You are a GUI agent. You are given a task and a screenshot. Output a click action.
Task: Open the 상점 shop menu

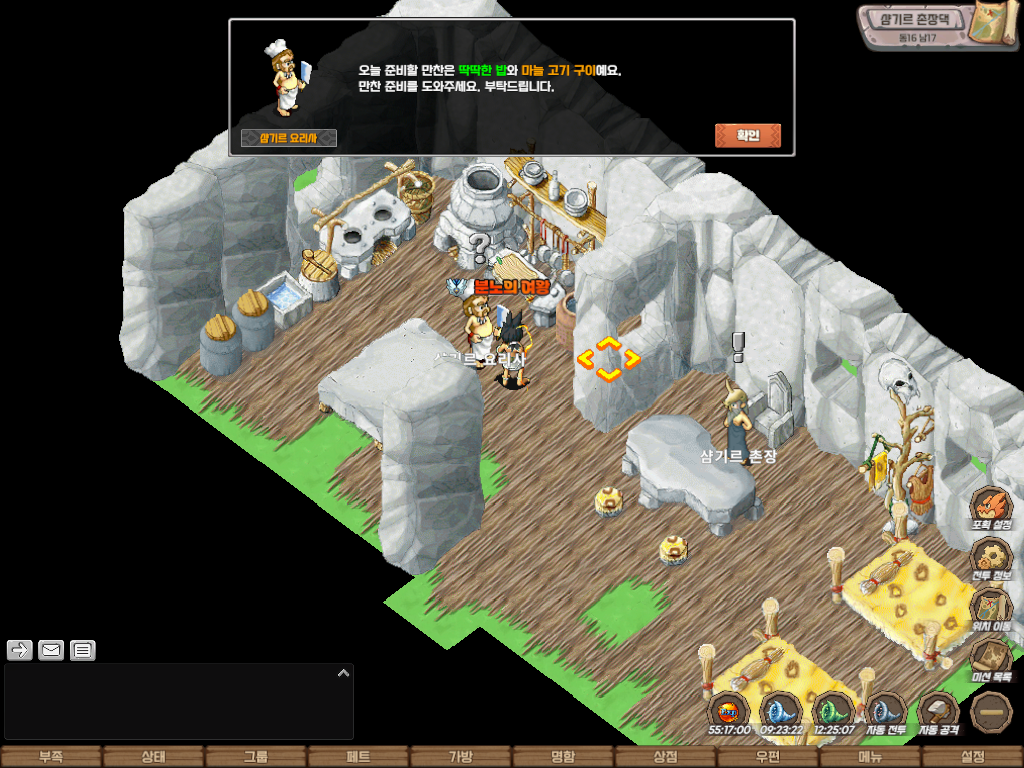[665, 757]
